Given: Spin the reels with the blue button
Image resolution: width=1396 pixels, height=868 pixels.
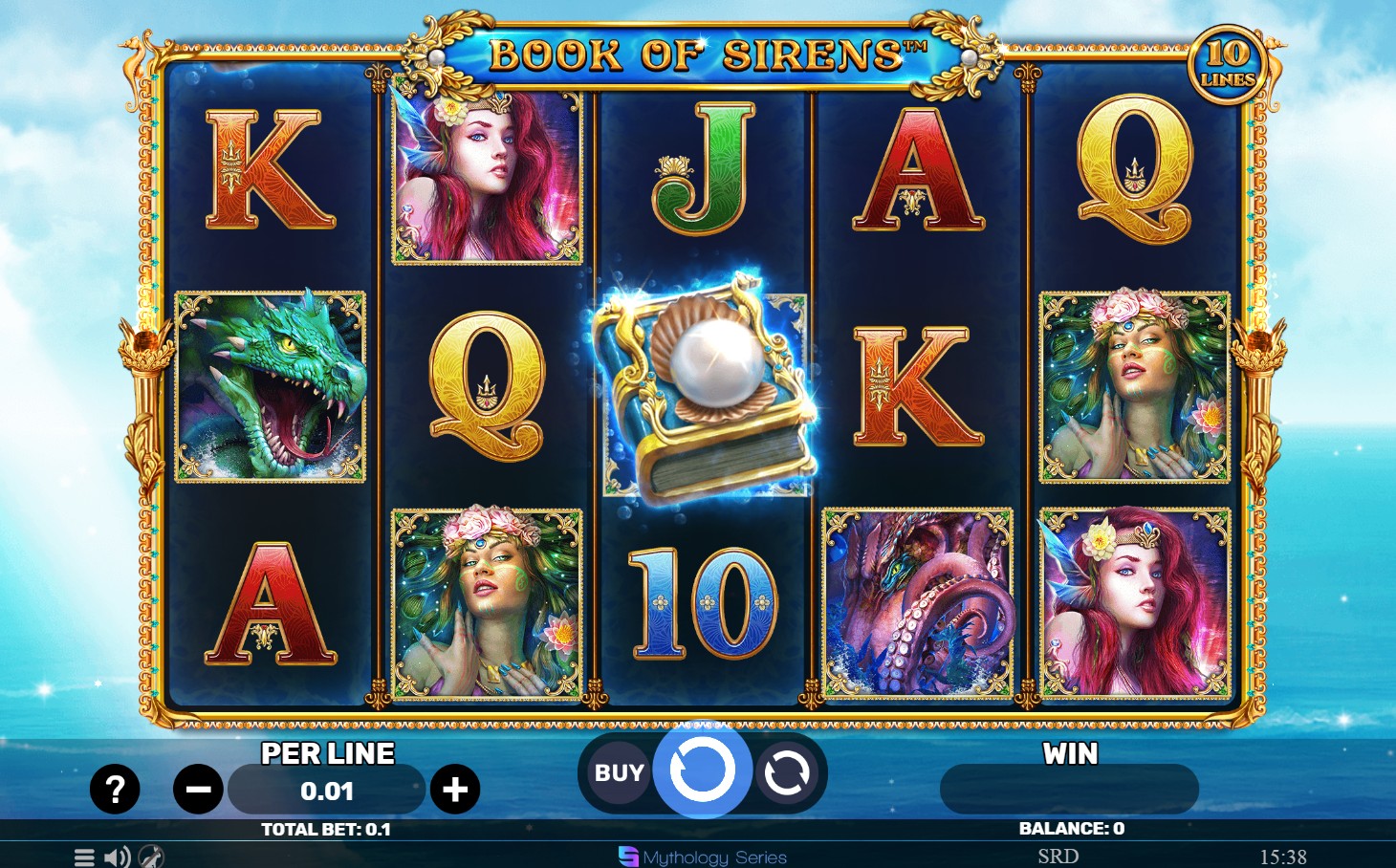Looking at the screenshot, I should click(703, 770).
